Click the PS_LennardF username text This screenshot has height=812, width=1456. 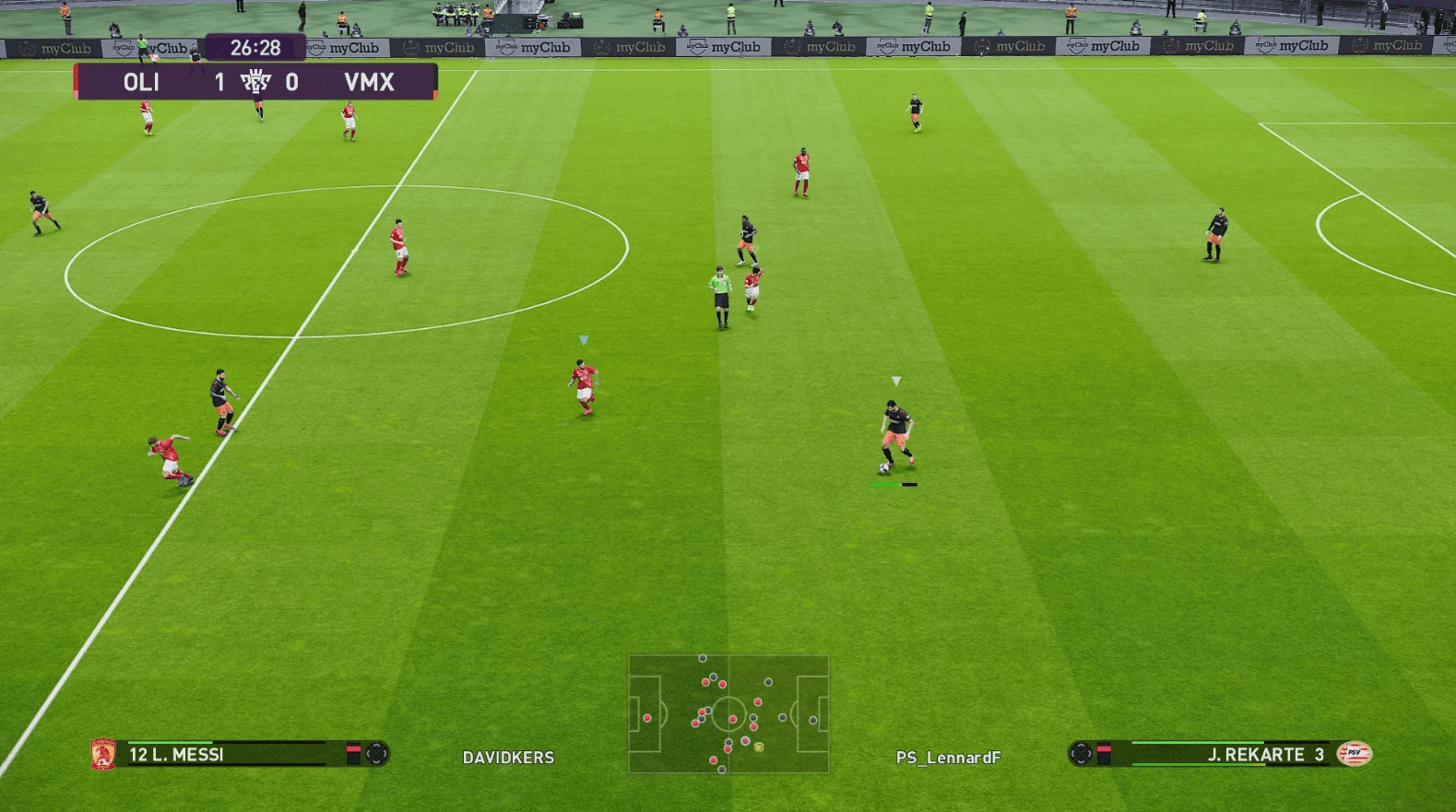[951, 758]
